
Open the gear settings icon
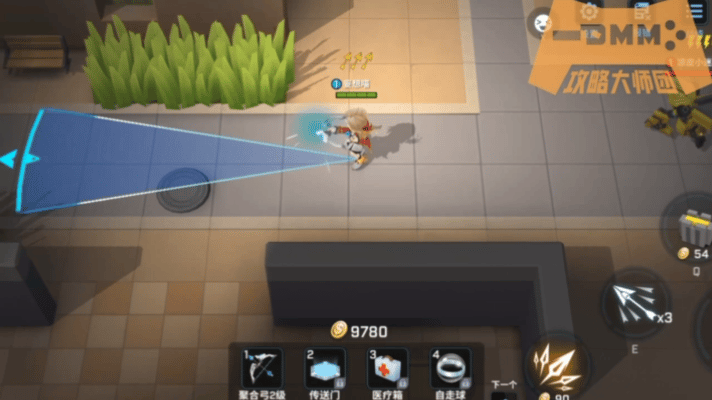(590, 12)
